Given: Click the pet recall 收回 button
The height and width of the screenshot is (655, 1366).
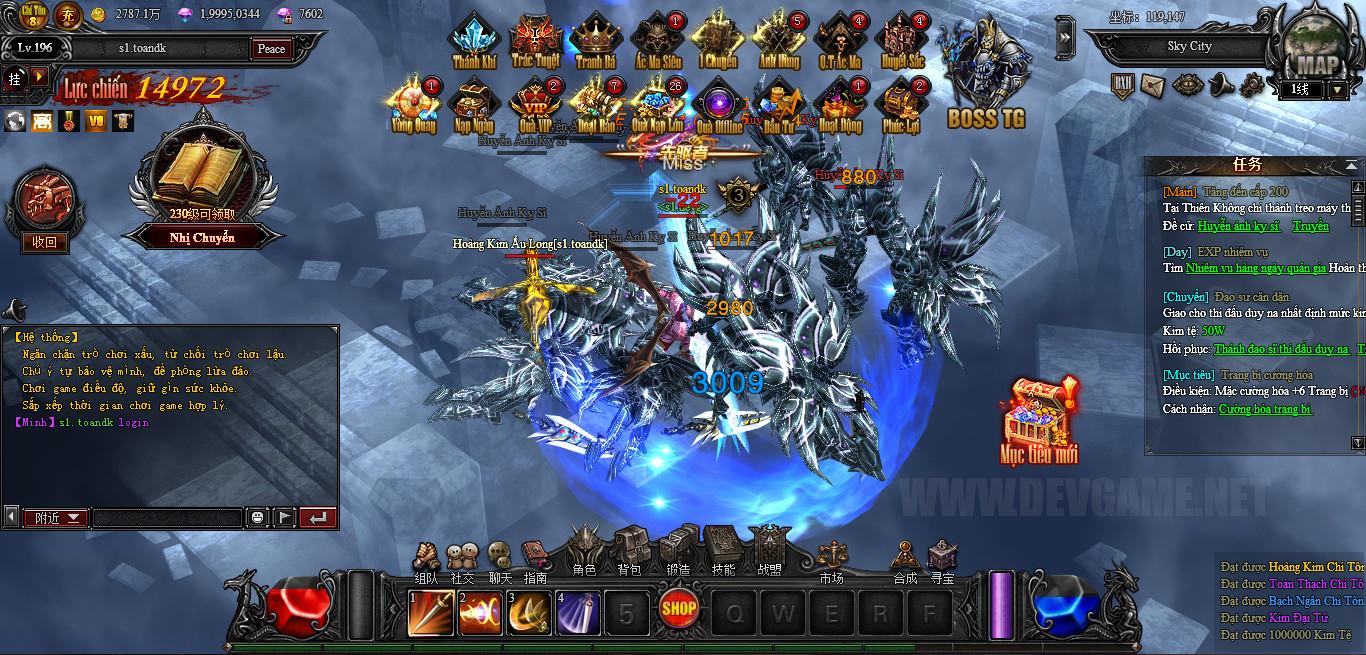Looking at the screenshot, I should tap(45, 241).
